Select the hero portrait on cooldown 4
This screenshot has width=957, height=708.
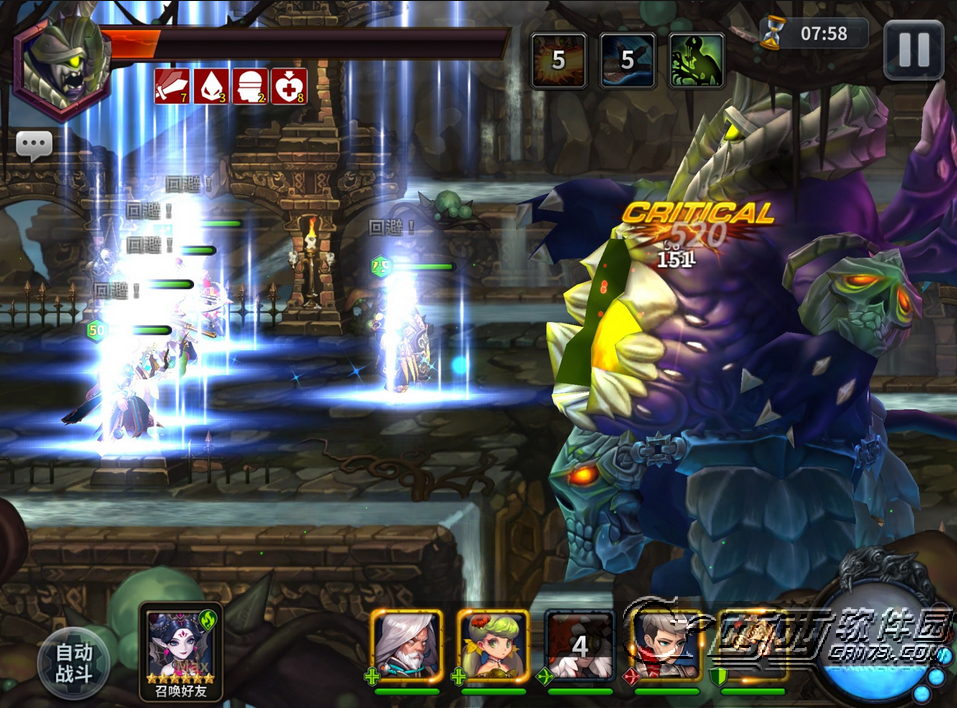(580, 645)
